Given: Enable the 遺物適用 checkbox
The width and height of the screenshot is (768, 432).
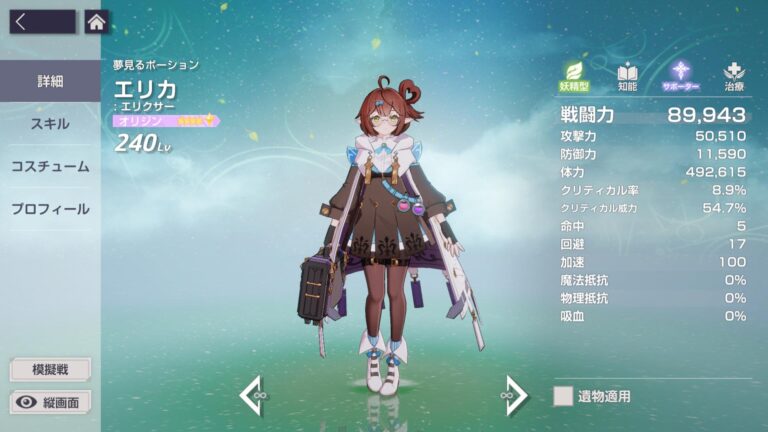Looking at the screenshot, I should click(563, 396).
